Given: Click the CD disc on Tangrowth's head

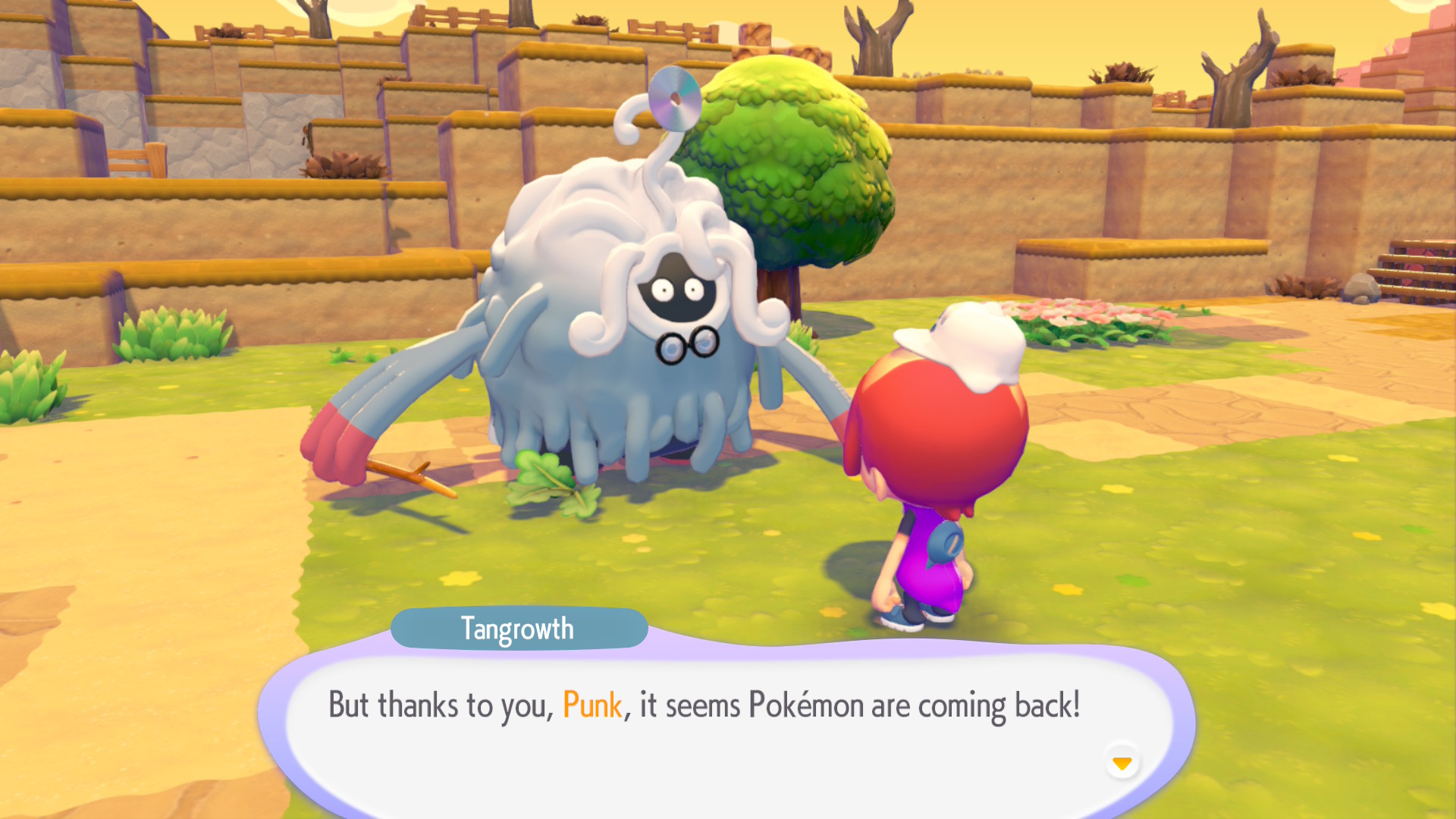Looking at the screenshot, I should click(673, 97).
